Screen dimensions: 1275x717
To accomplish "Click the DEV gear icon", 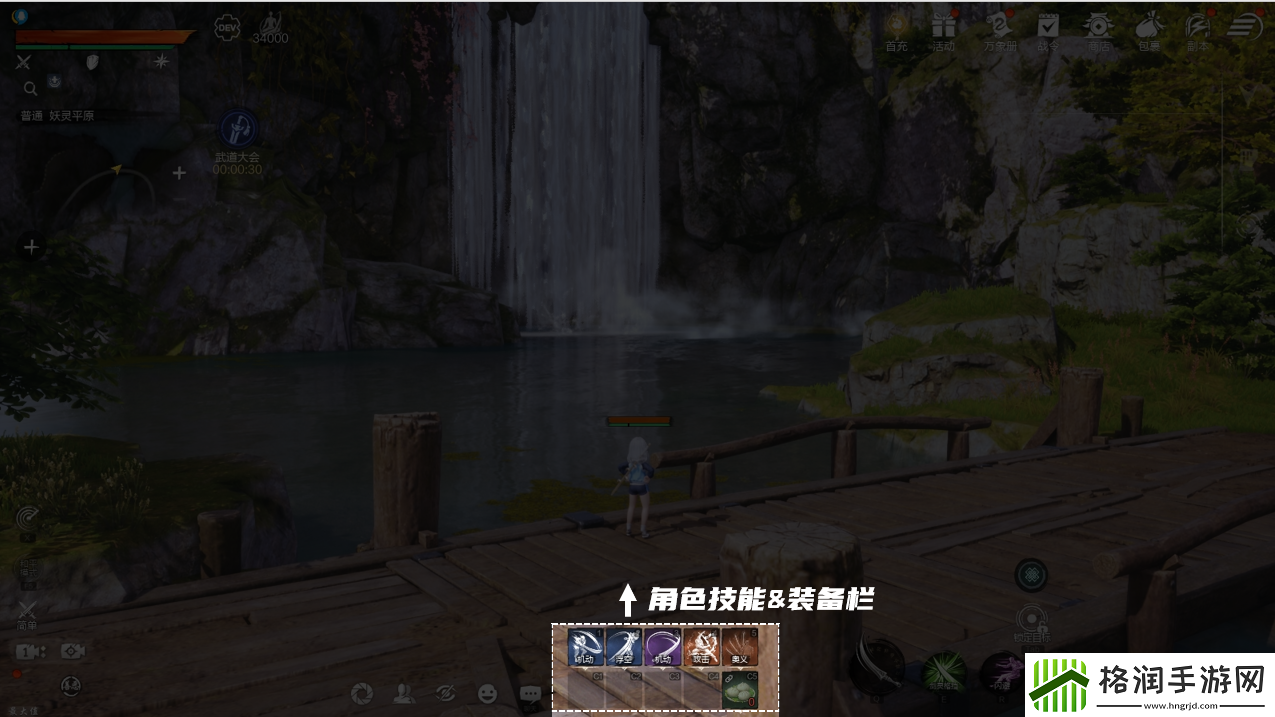I will [227, 27].
